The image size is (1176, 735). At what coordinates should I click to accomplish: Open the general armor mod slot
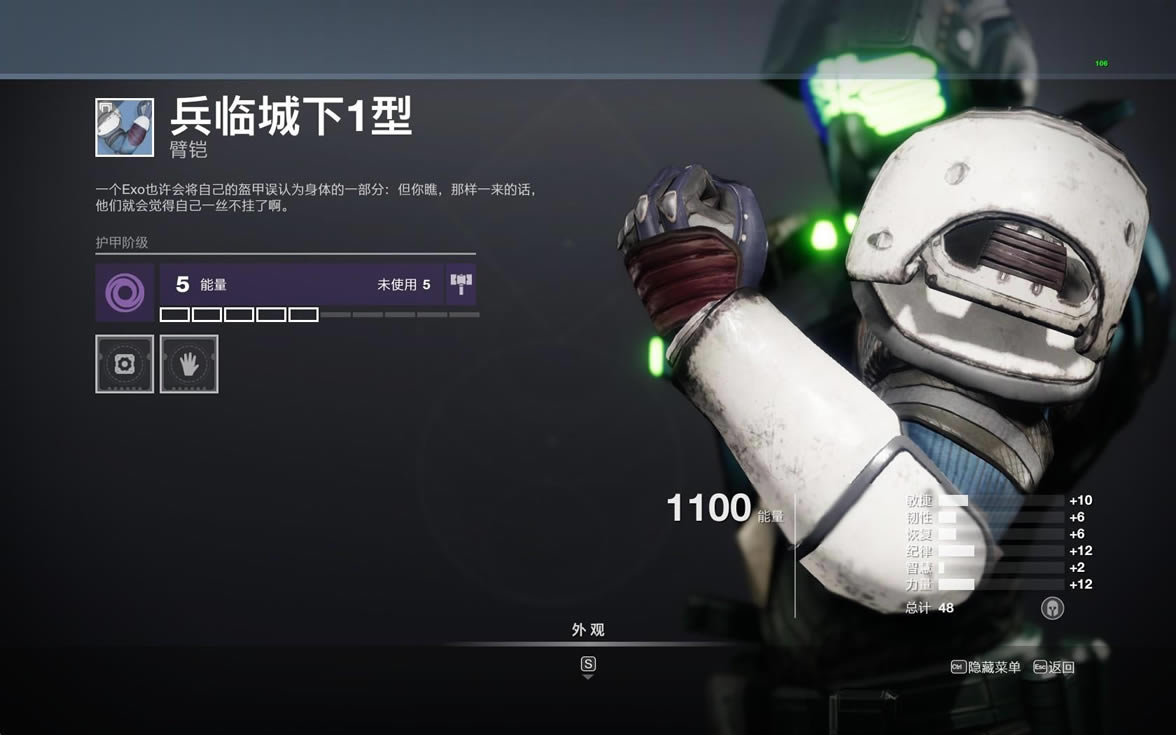[125, 364]
